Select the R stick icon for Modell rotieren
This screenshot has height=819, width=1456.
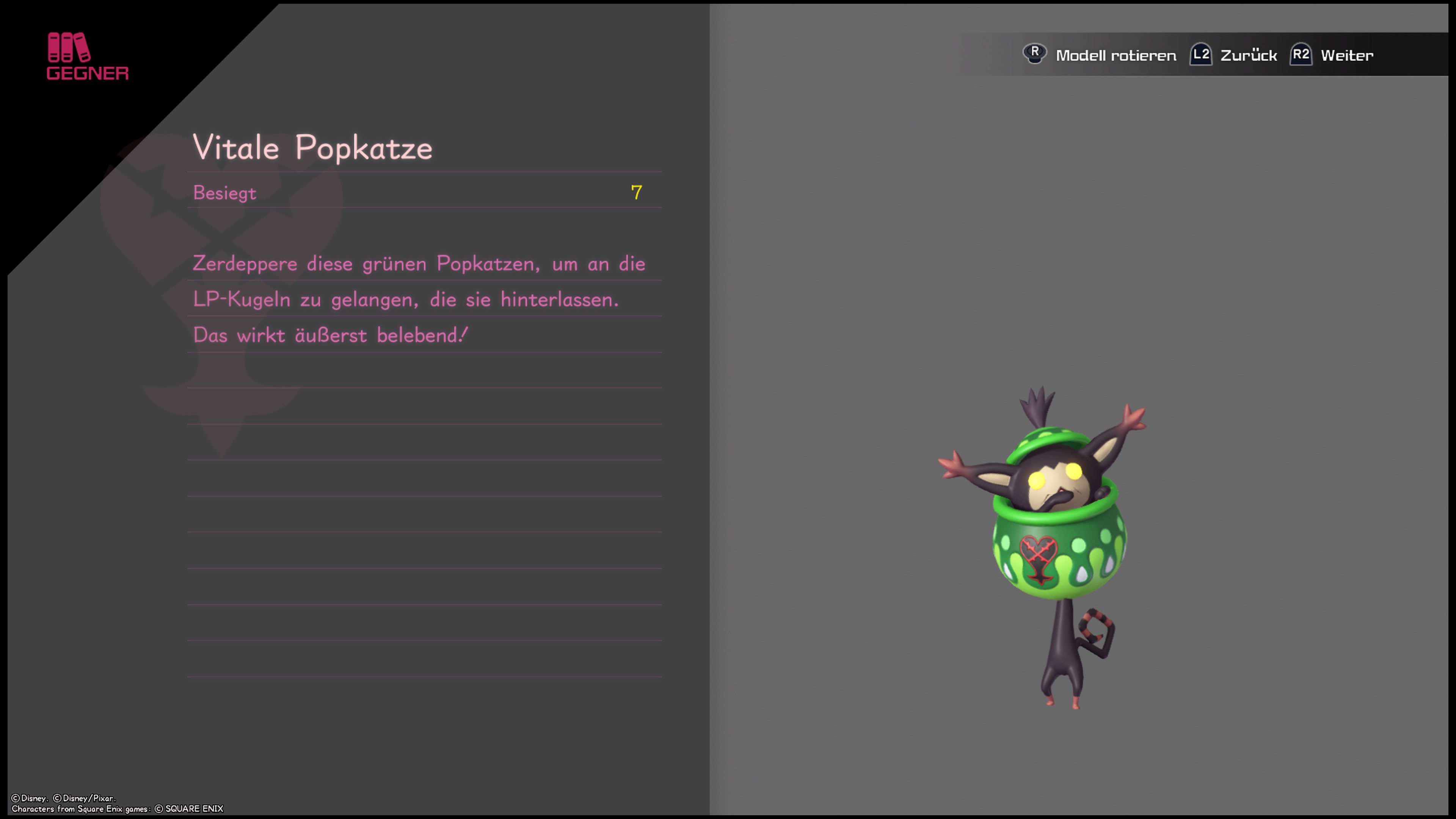pyautogui.click(x=1036, y=54)
